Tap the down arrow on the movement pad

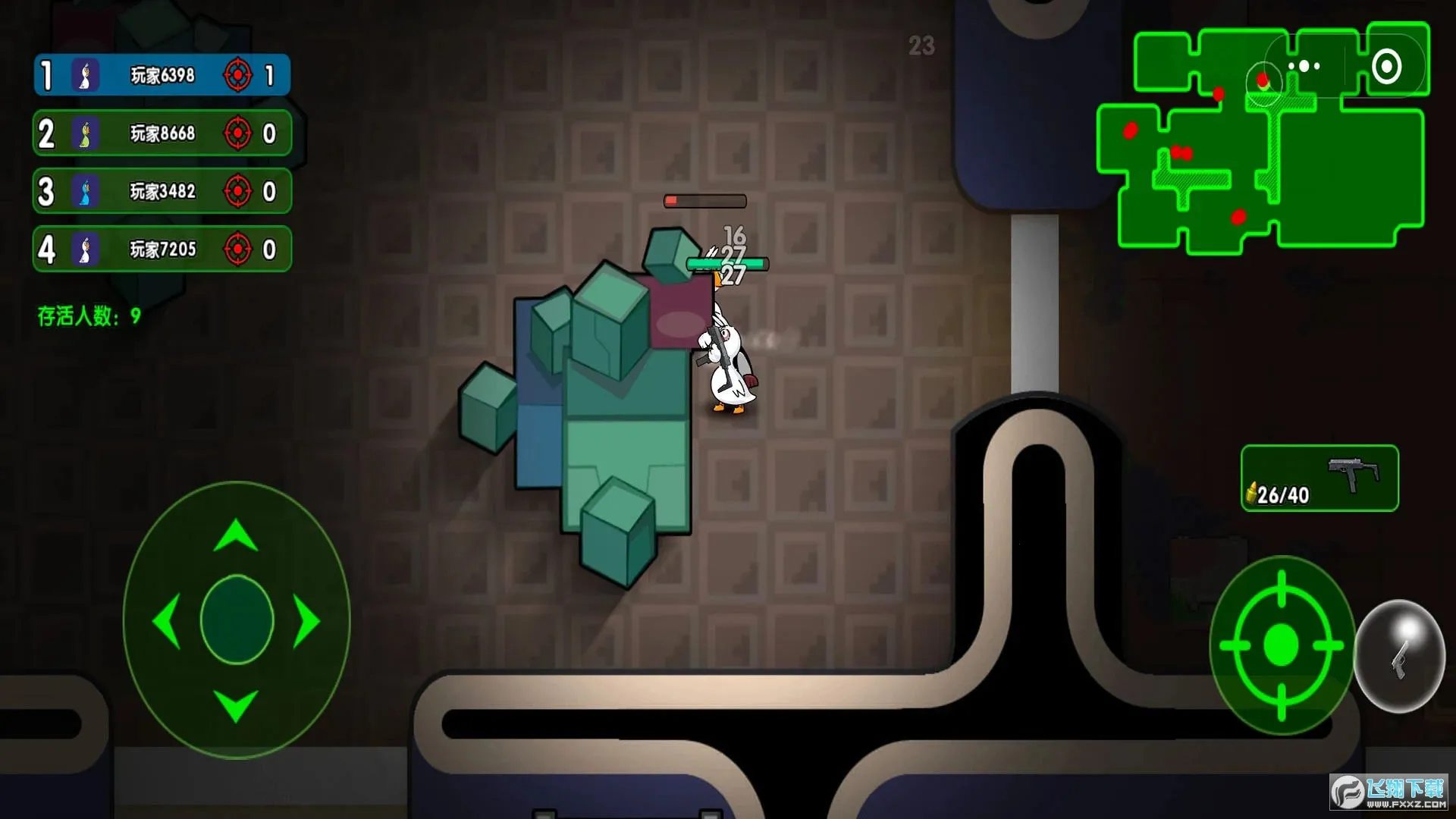(236, 705)
